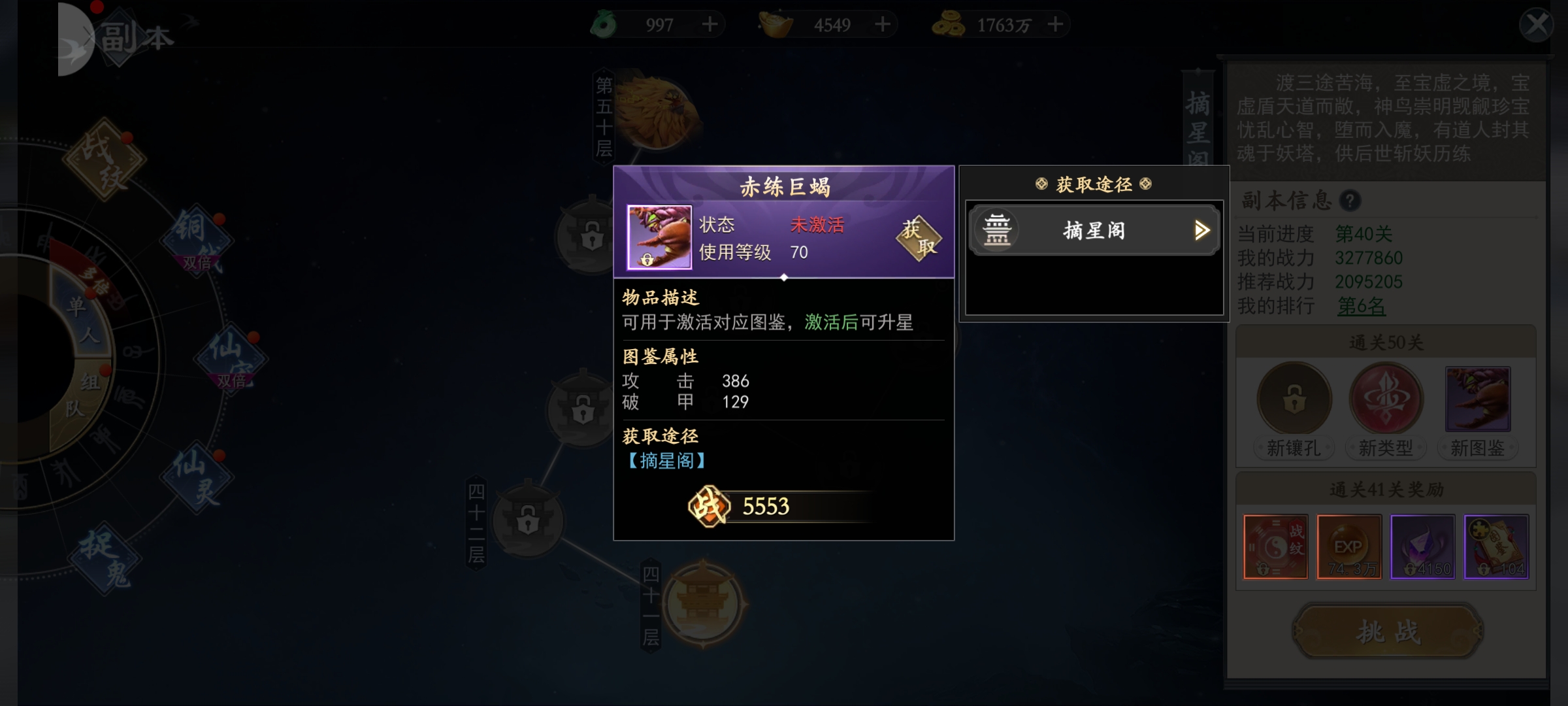Select the 仙宠 dungeon category

pyautogui.click(x=231, y=356)
